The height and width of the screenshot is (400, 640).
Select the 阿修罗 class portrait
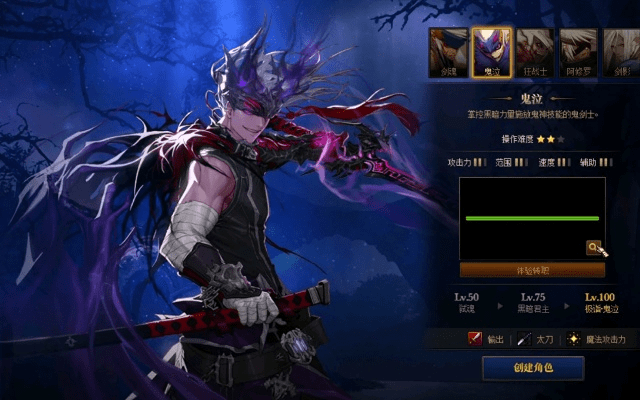(578, 51)
